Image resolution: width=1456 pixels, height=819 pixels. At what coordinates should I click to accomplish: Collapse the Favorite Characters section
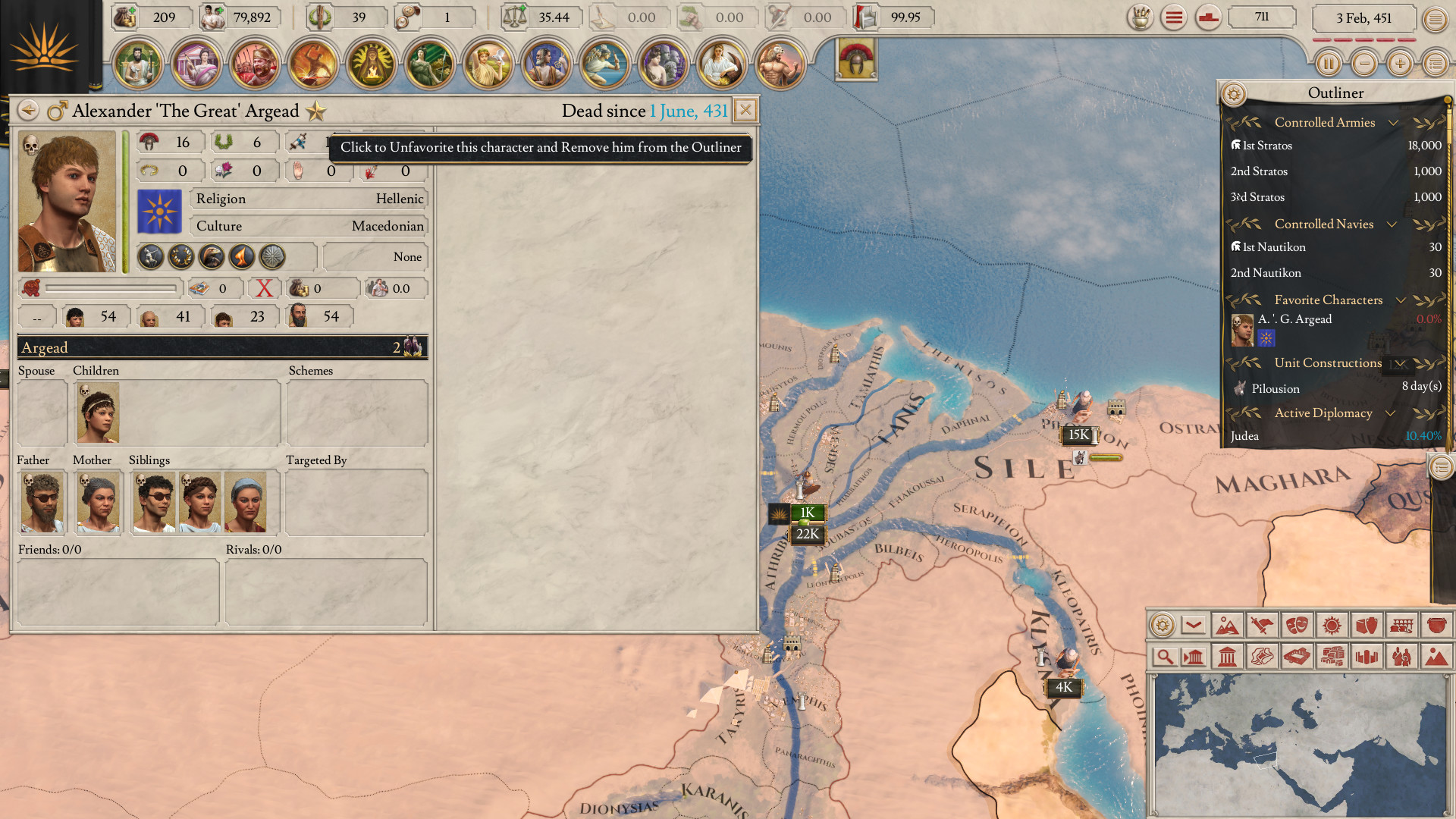(1401, 300)
